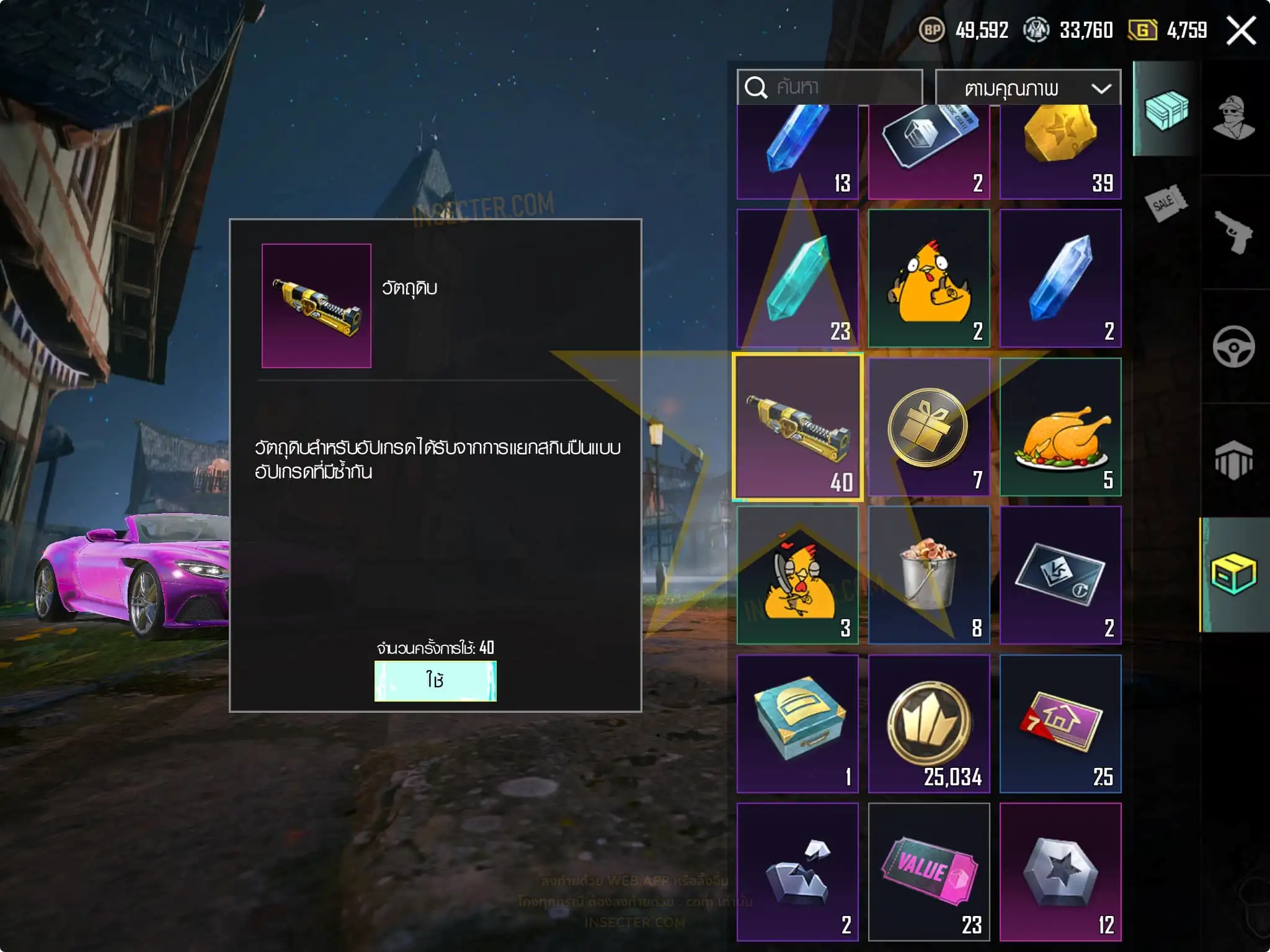Close the inventory screen
Screen dimensions: 1270x952
[x=1241, y=30]
